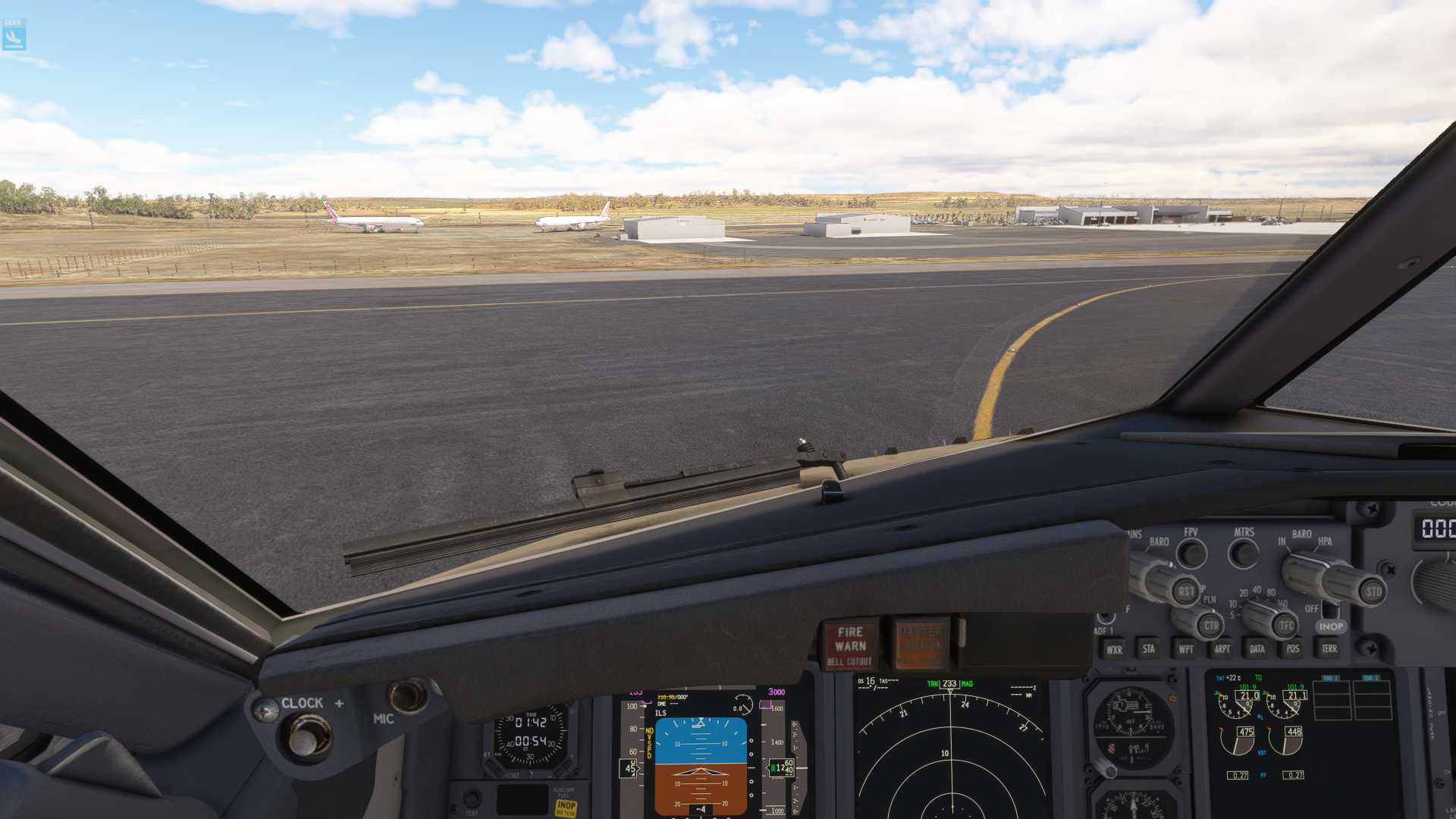Toggle the MTRS altitude button

pos(1244,554)
